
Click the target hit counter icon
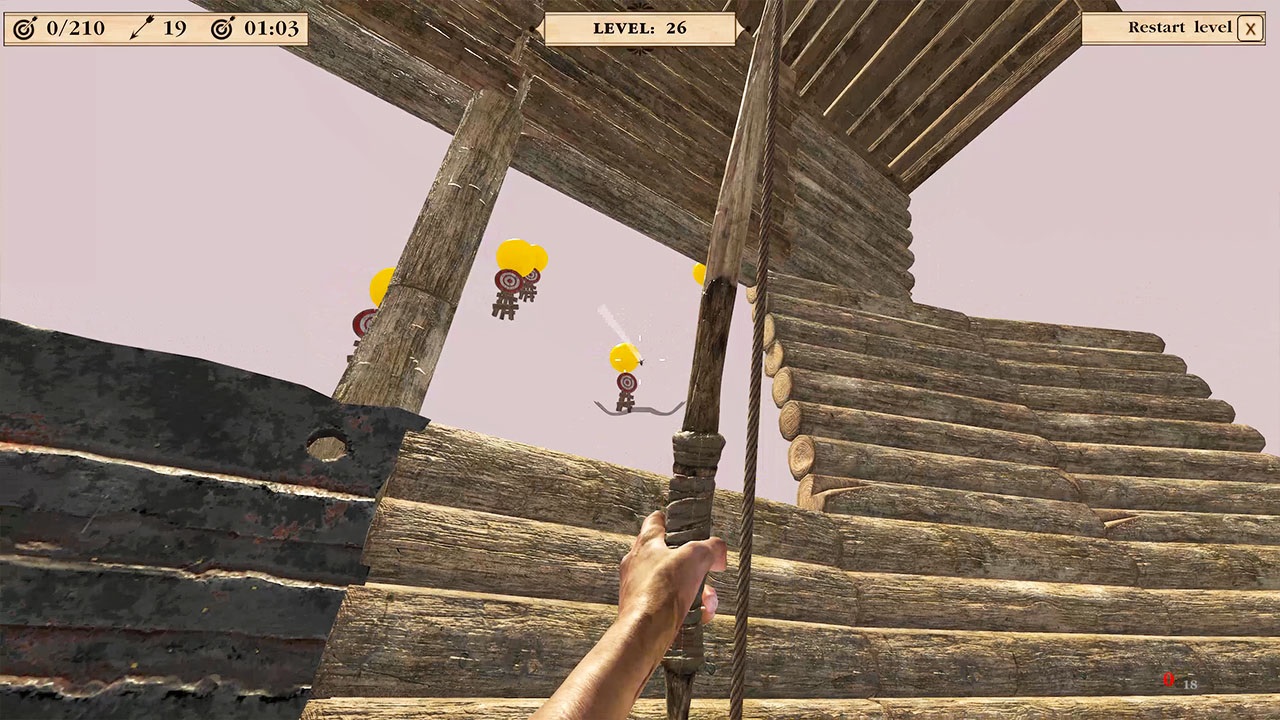click(x=24, y=28)
